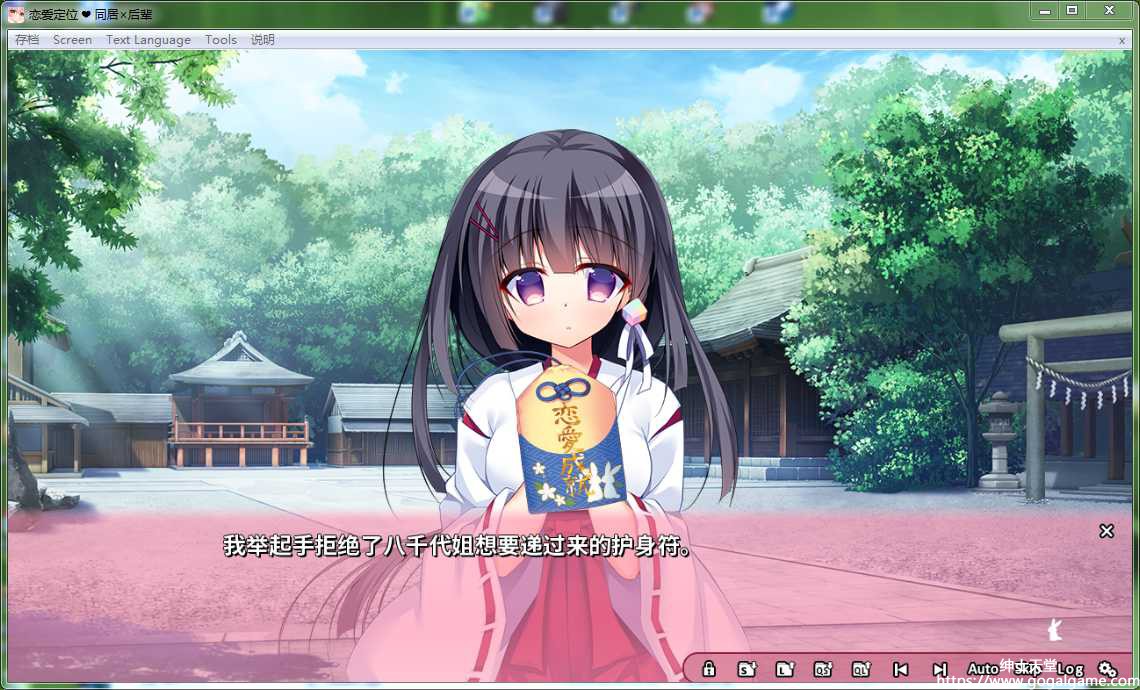Quick save with the QS icon
The image size is (1140, 690).
(x=823, y=669)
